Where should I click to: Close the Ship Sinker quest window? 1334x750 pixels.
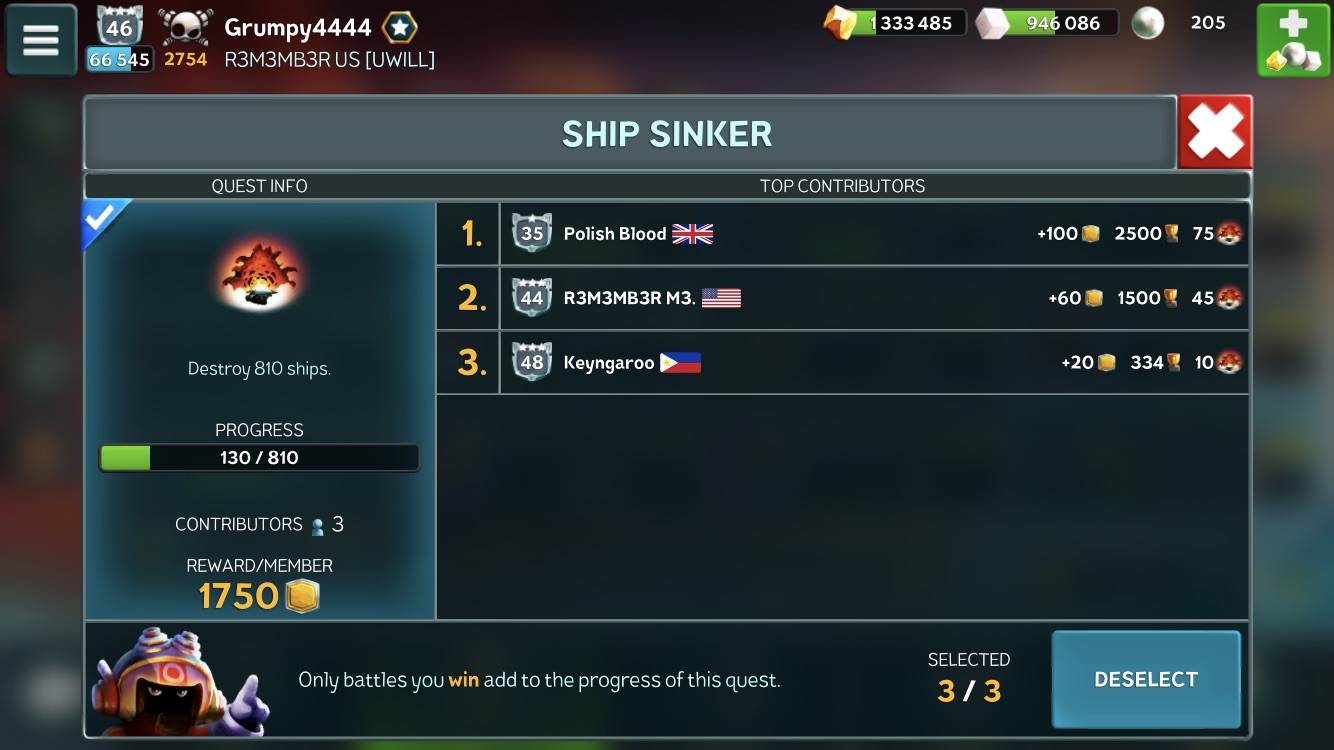pos(1215,132)
